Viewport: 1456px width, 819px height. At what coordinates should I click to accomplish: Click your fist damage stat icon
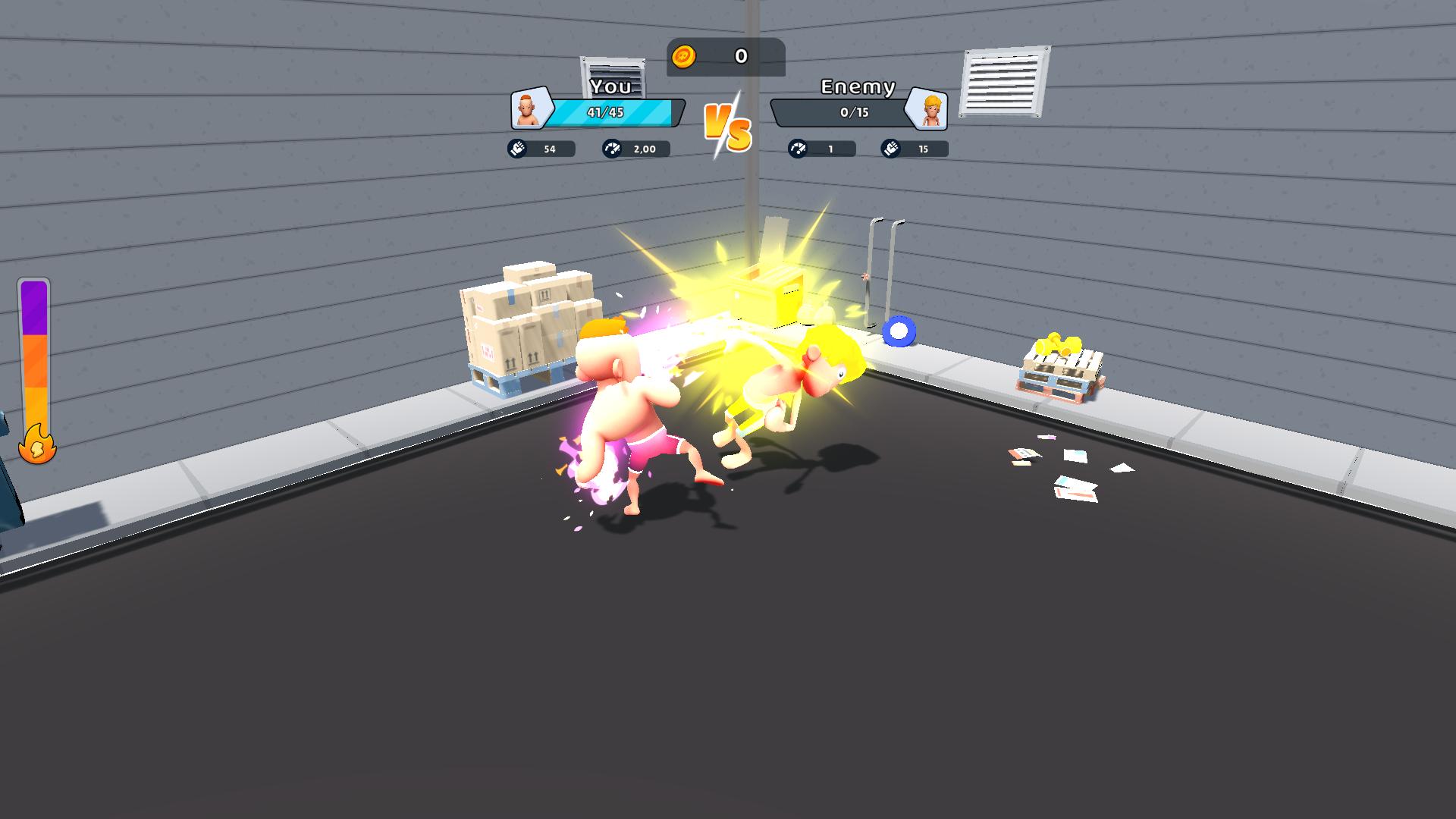click(x=519, y=149)
